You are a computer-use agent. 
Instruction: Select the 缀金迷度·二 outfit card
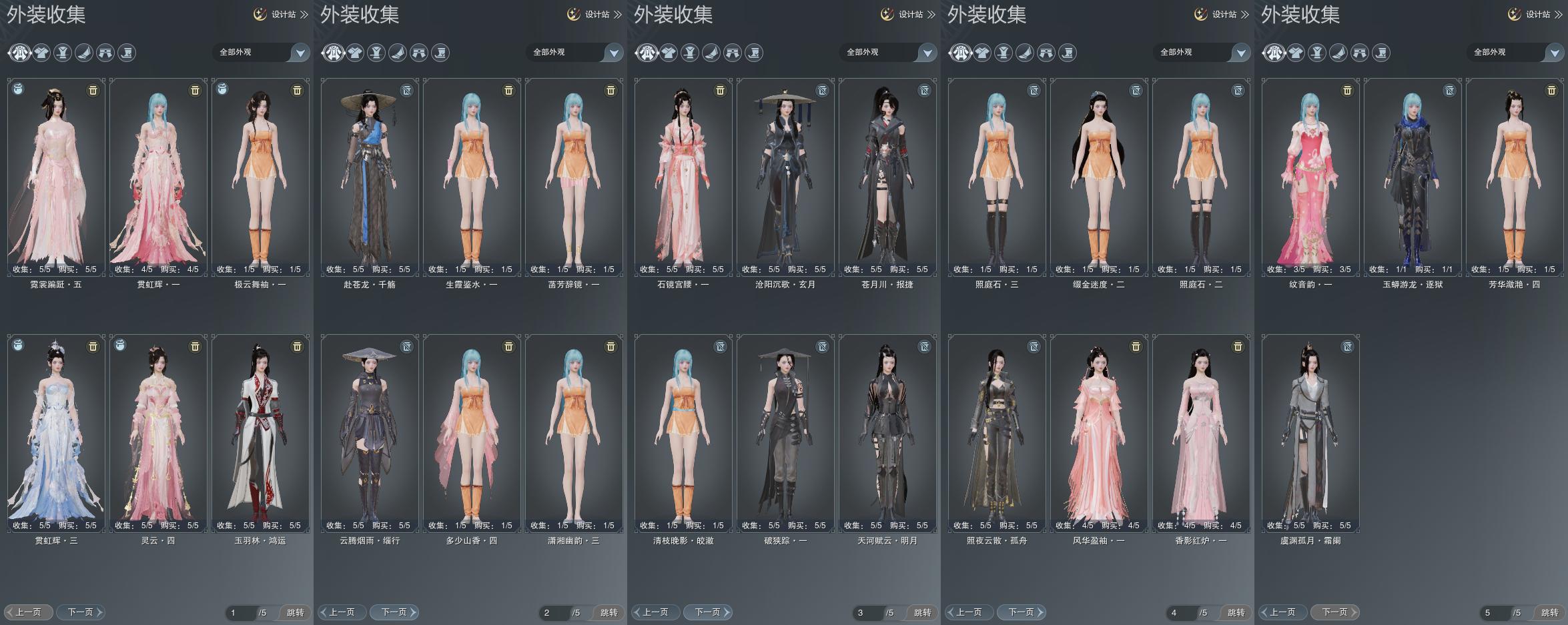1099,177
